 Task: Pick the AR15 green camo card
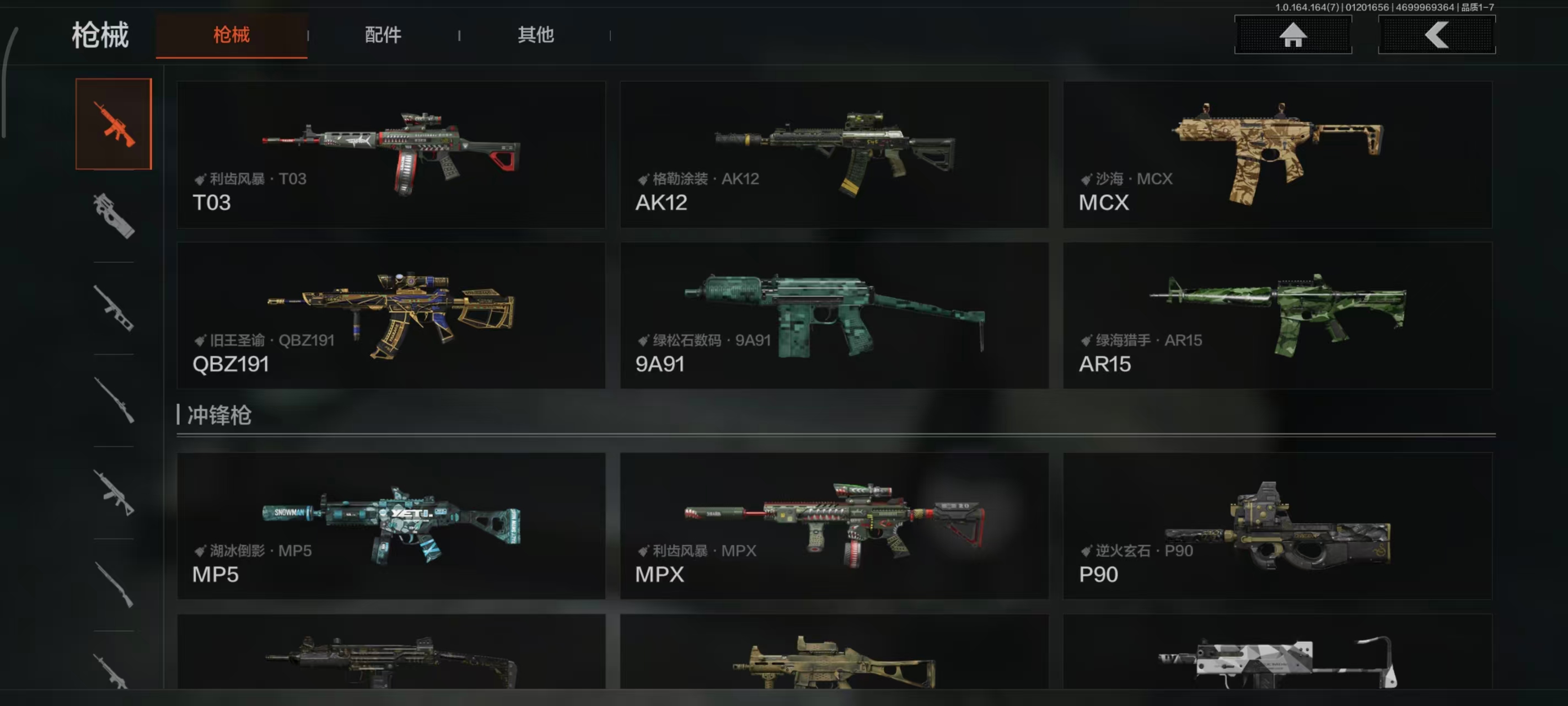point(1277,315)
